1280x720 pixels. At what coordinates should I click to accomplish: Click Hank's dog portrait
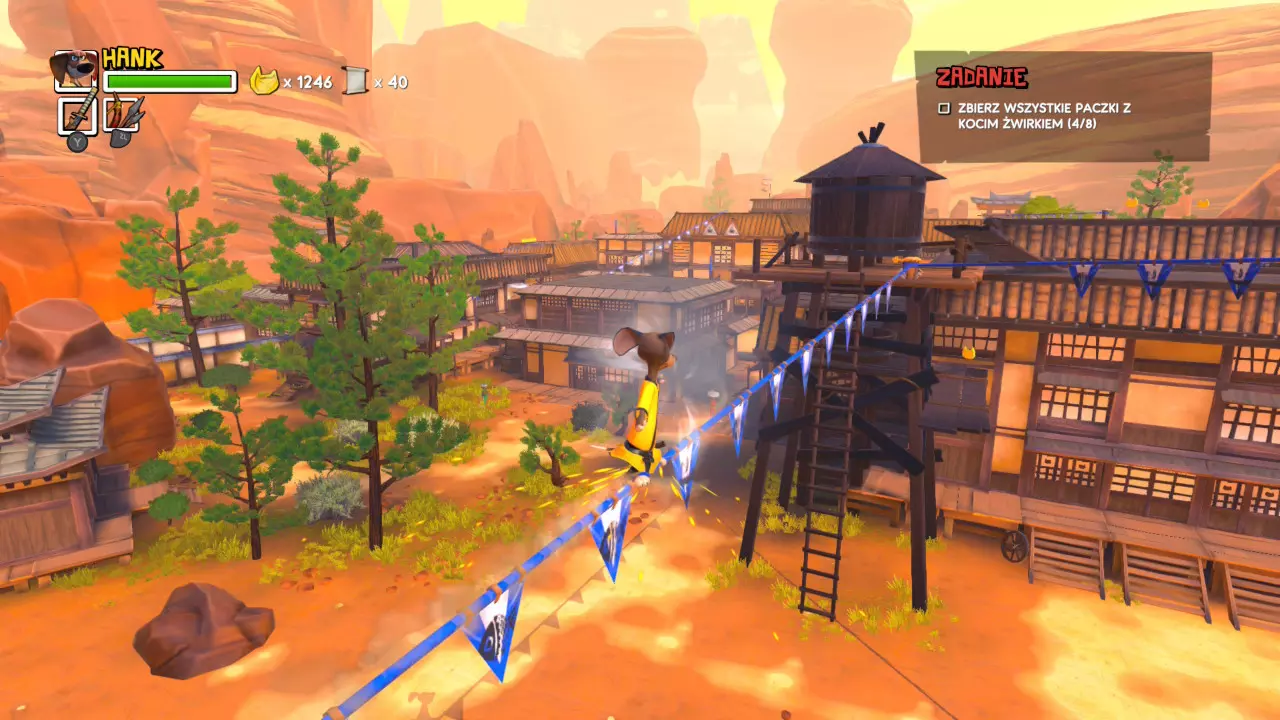(x=75, y=70)
